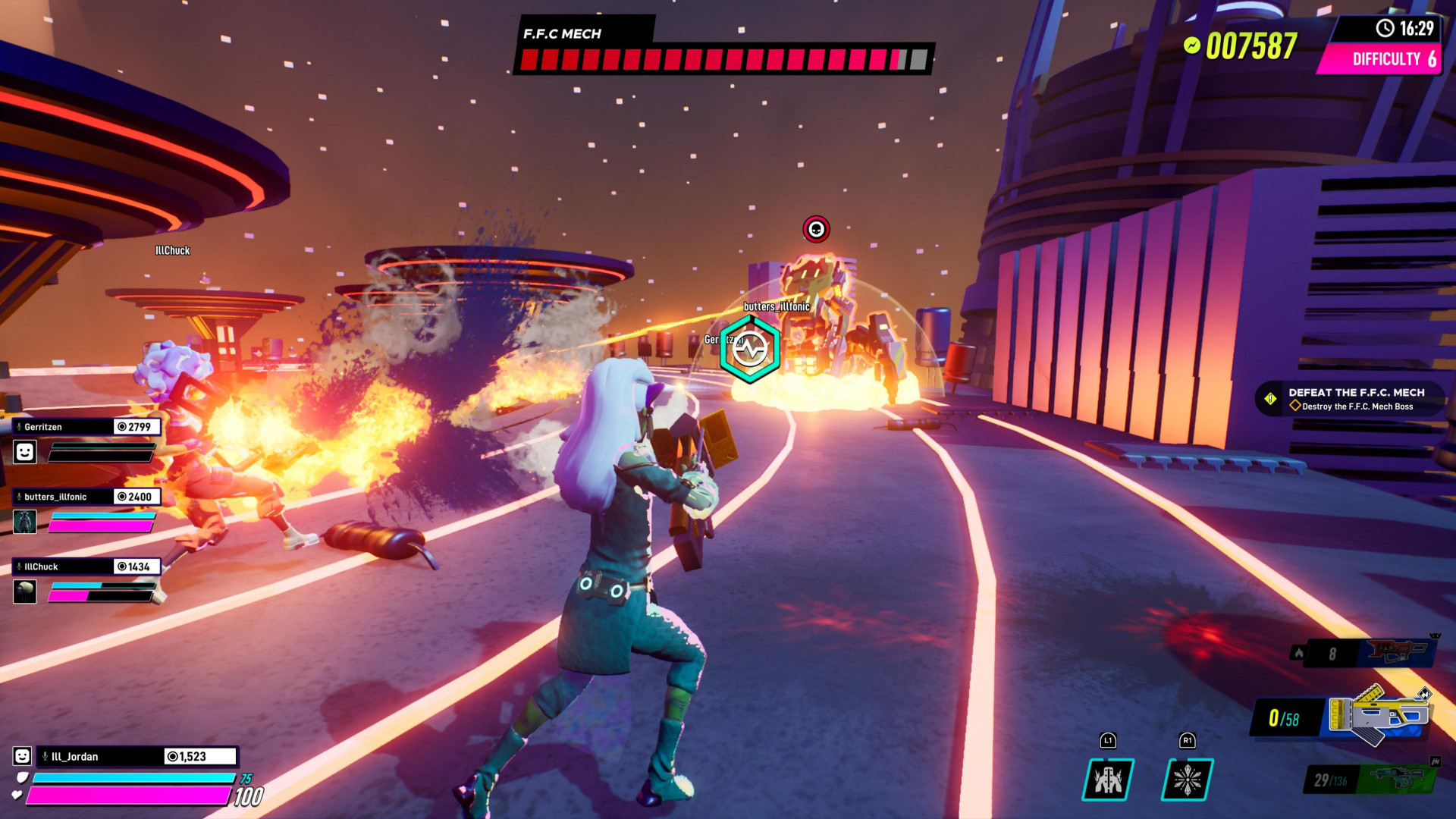The image size is (1456, 819).
Task: Click the grenade flame icon showing 8
Action: click(x=1298, y=653)
